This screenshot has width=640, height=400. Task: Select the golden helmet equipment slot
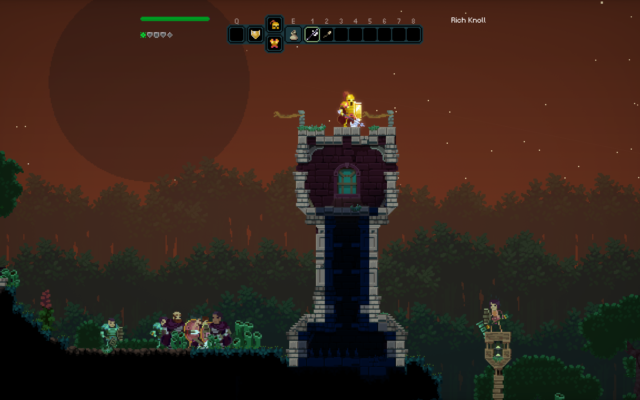pos(274,25)
